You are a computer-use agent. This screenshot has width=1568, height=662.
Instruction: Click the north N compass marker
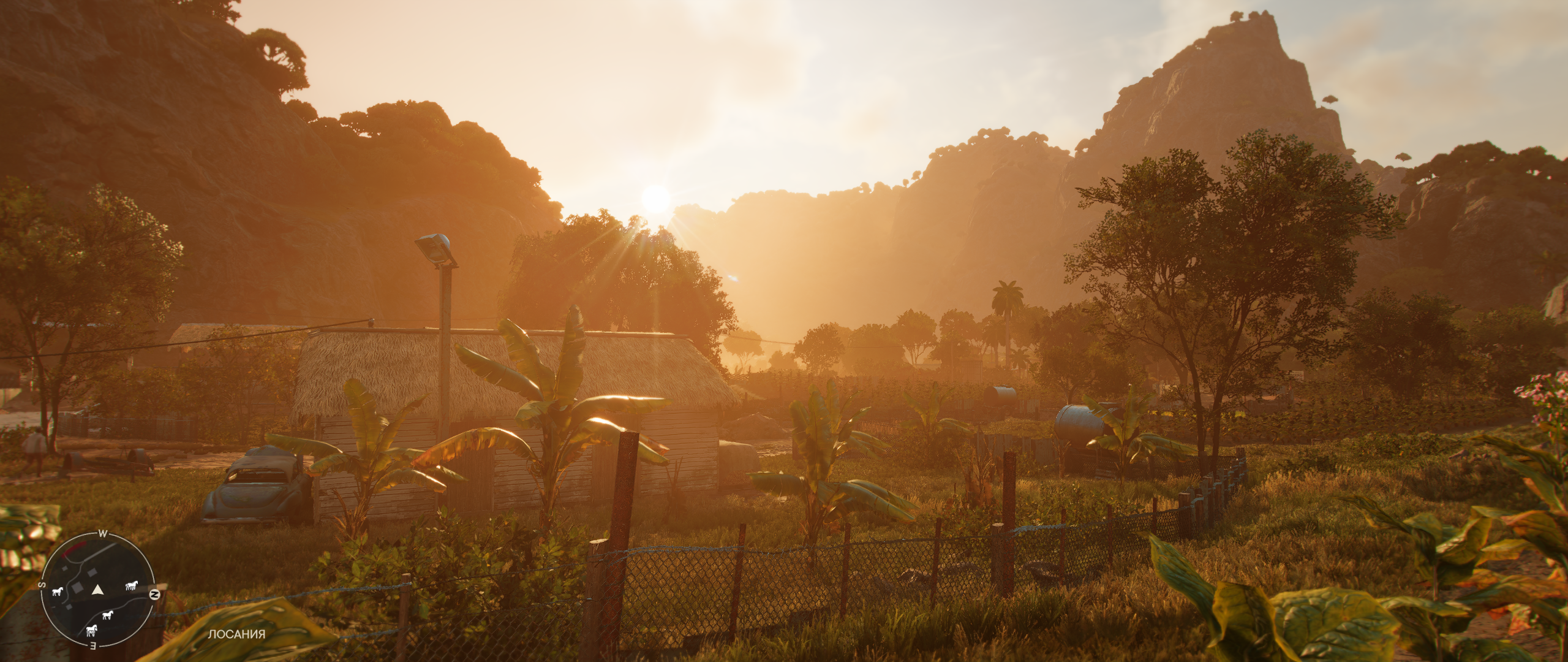click(x=156, y=595)
